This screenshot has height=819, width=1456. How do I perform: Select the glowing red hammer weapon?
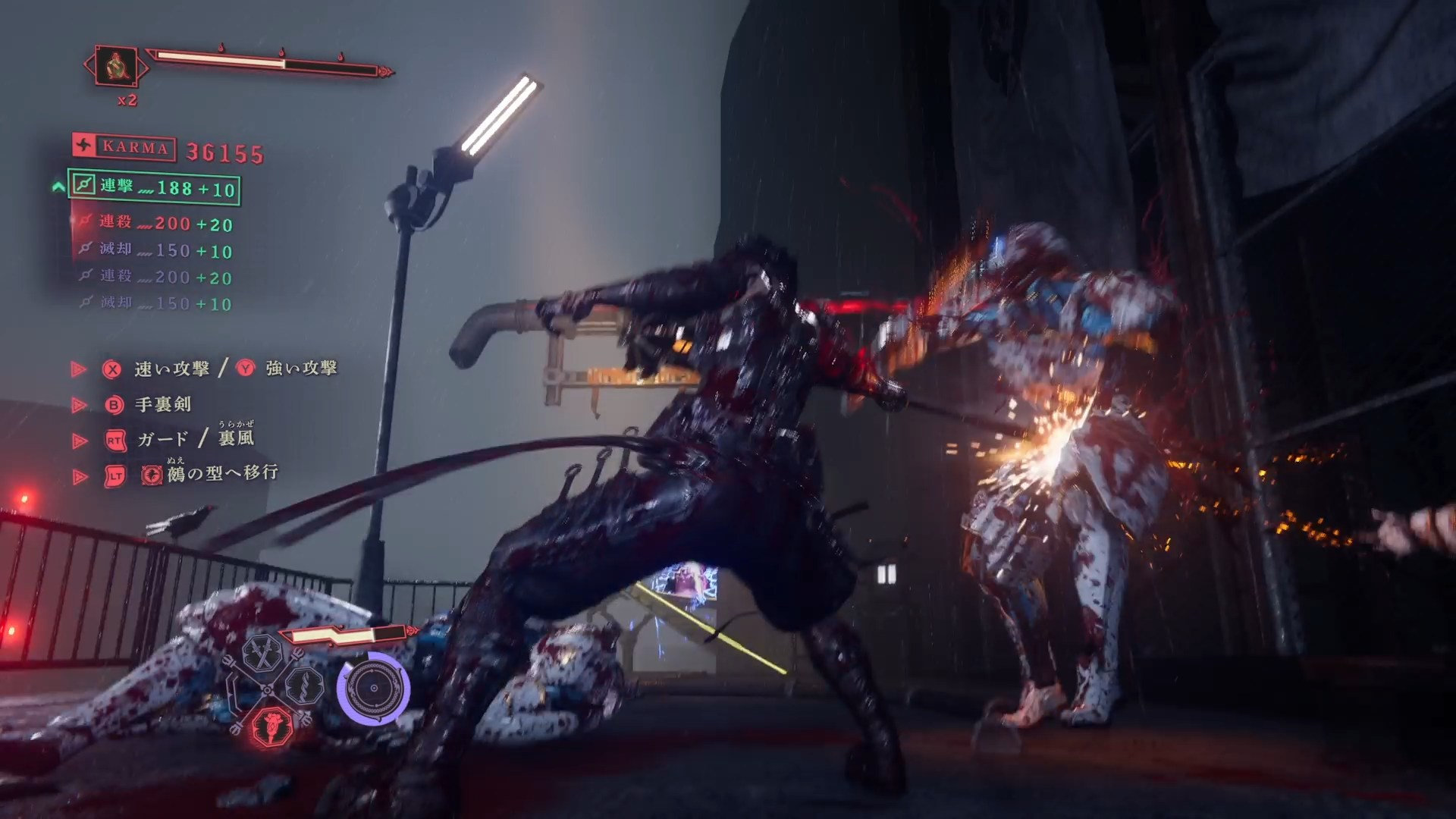[x=273, y=726]
